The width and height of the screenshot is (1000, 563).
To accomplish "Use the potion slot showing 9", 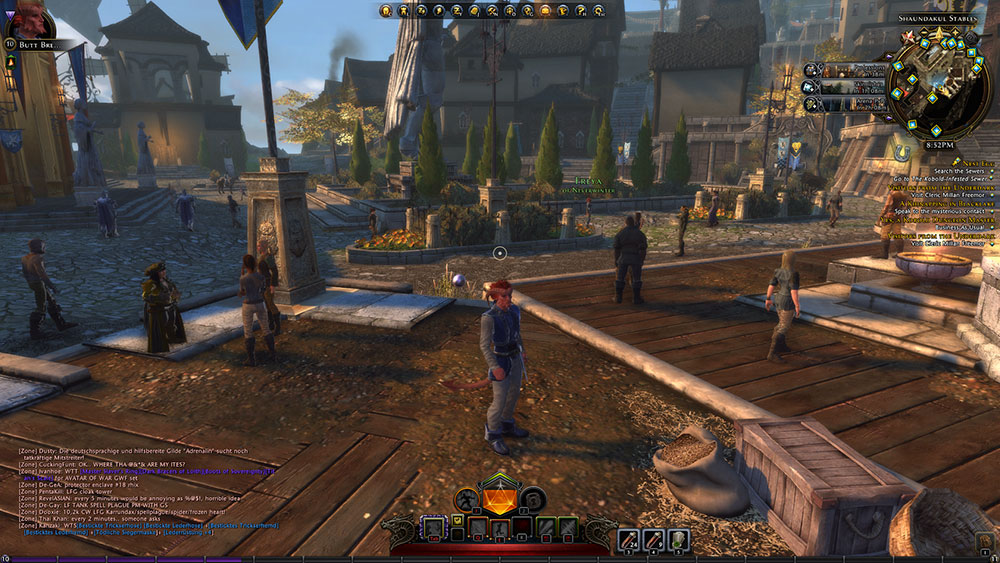I will coord(653,540).
